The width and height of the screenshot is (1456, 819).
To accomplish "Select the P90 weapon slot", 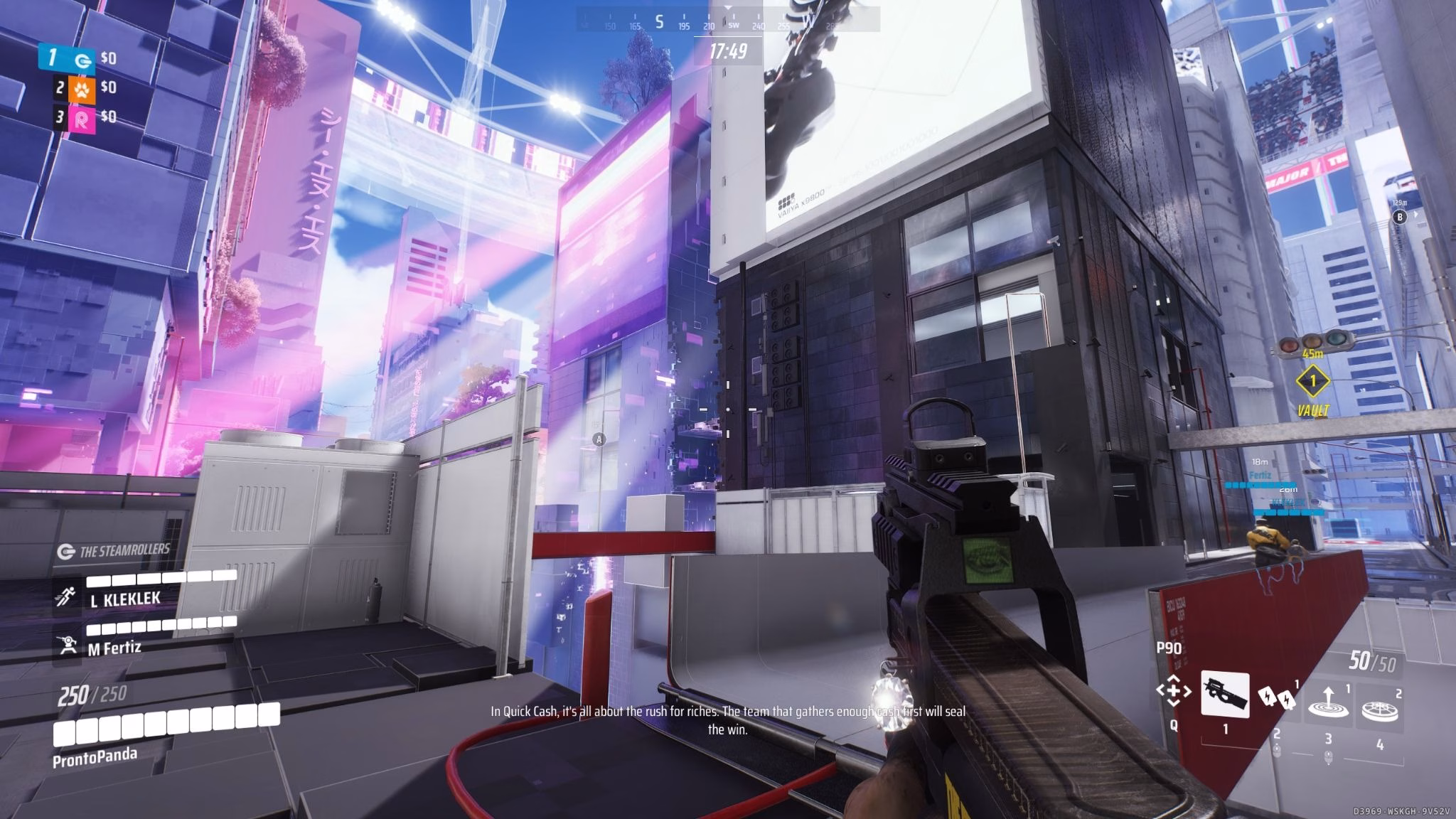I will (1225, 693).
